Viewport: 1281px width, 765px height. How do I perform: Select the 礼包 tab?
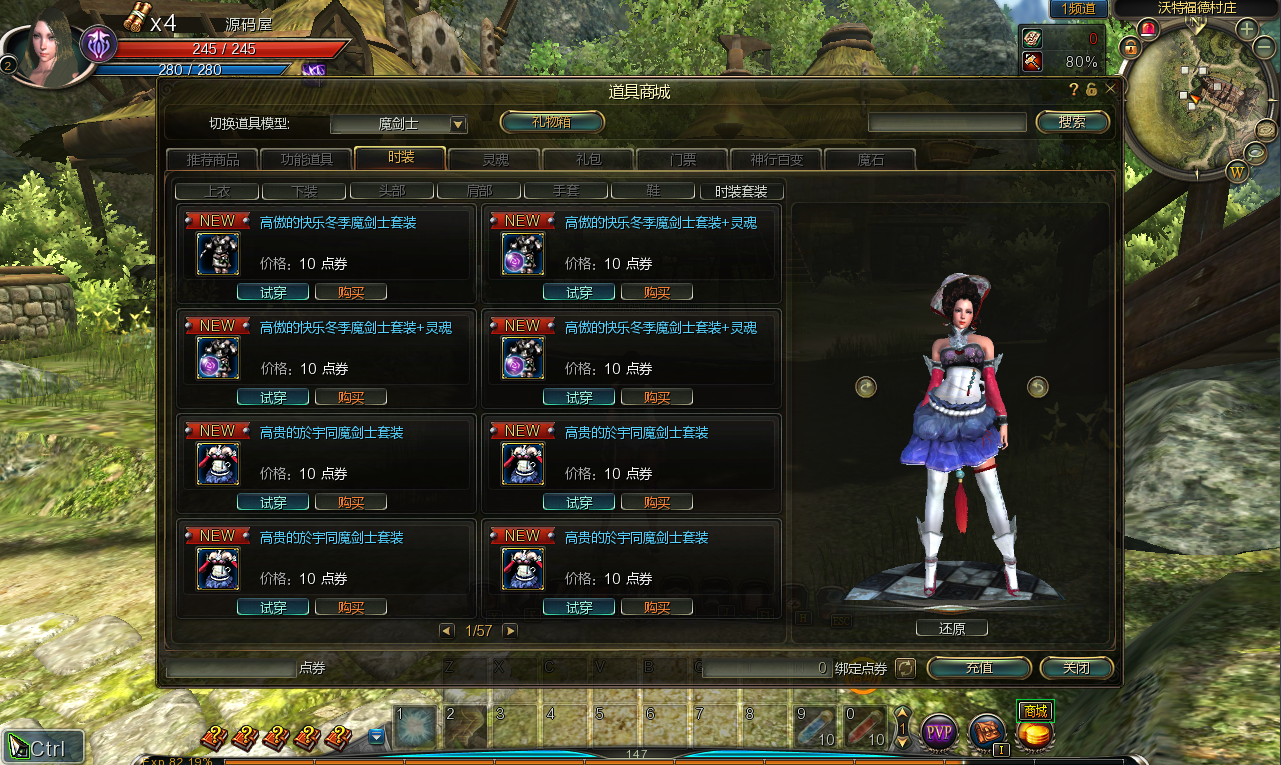click(x=588, y=159)
